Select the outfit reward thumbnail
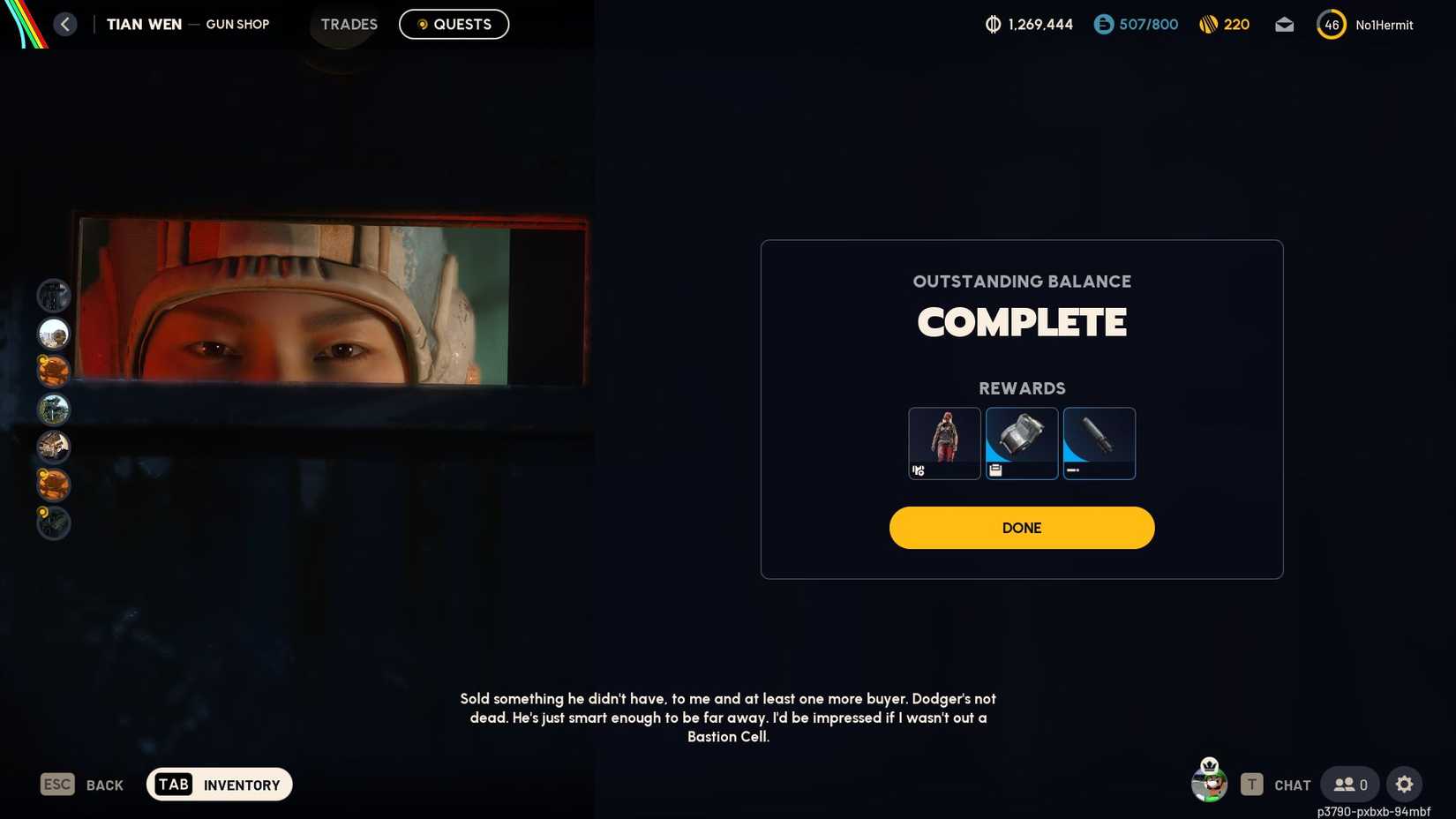Image resolution: width=1456 pixels, height=819 pixels. (943, 443)
